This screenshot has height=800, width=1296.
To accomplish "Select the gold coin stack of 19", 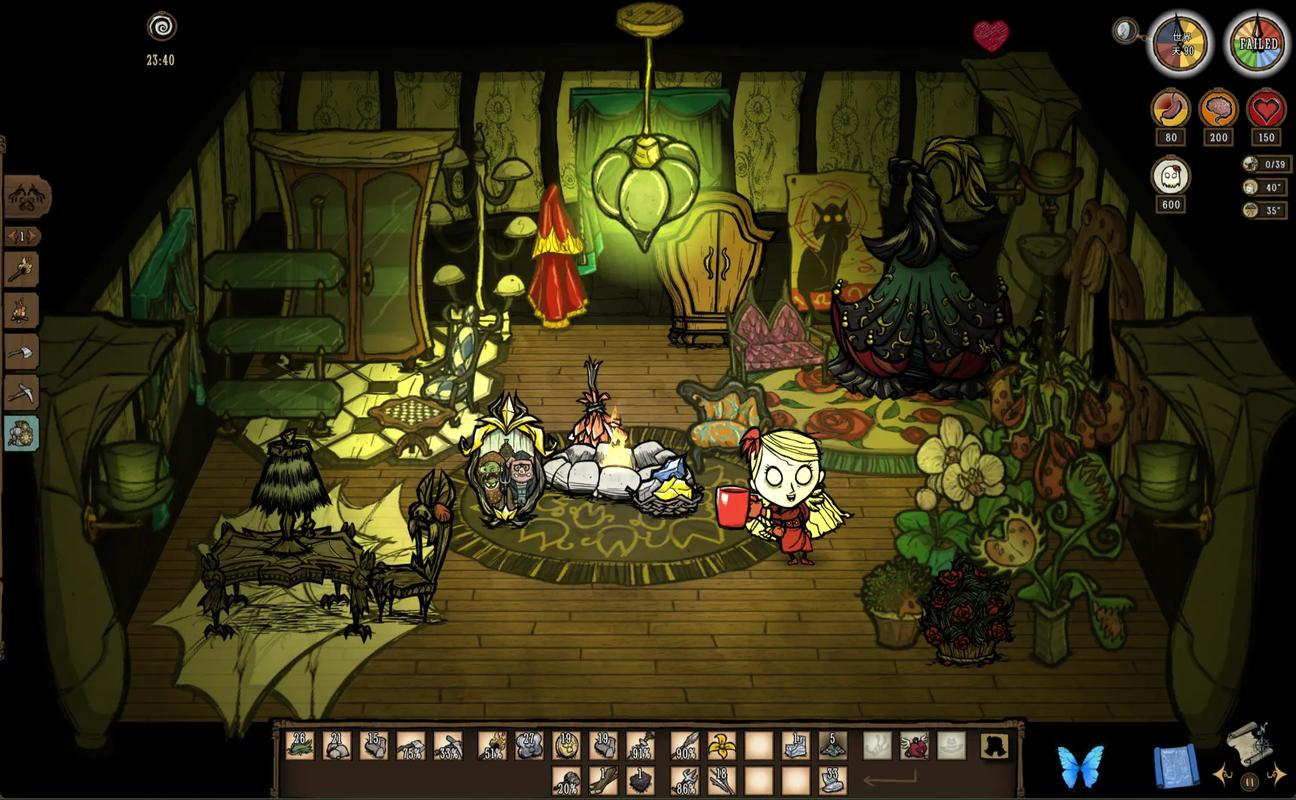I will tap(567, 745).
